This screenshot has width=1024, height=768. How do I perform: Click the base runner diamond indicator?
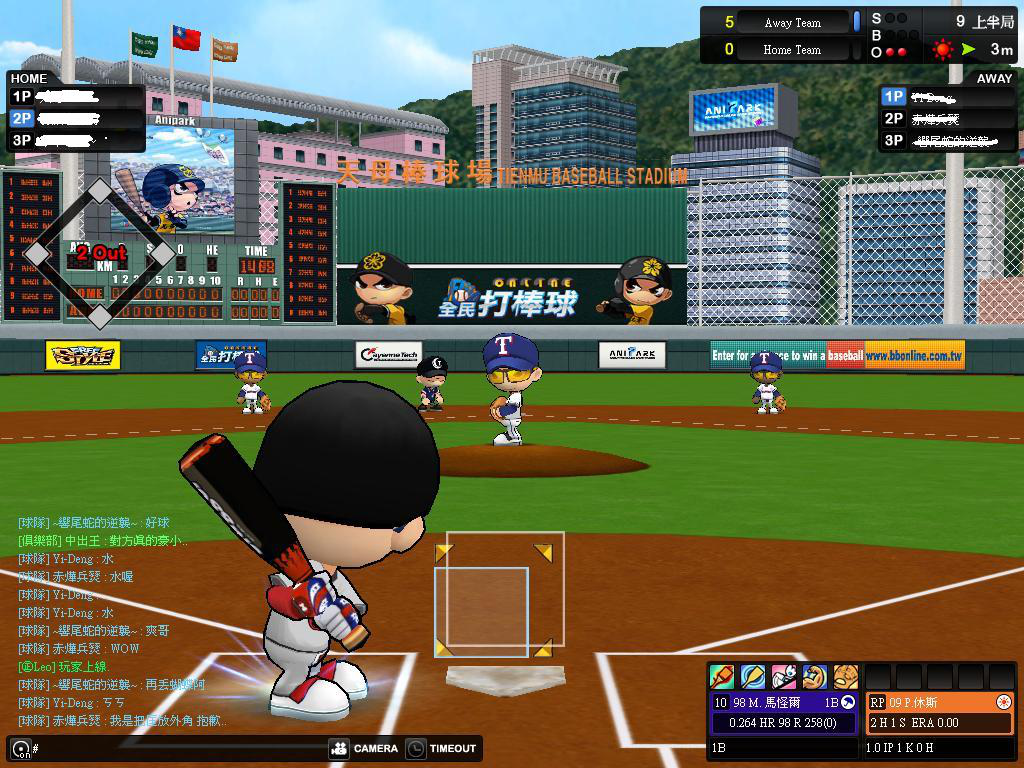[99, 255]
